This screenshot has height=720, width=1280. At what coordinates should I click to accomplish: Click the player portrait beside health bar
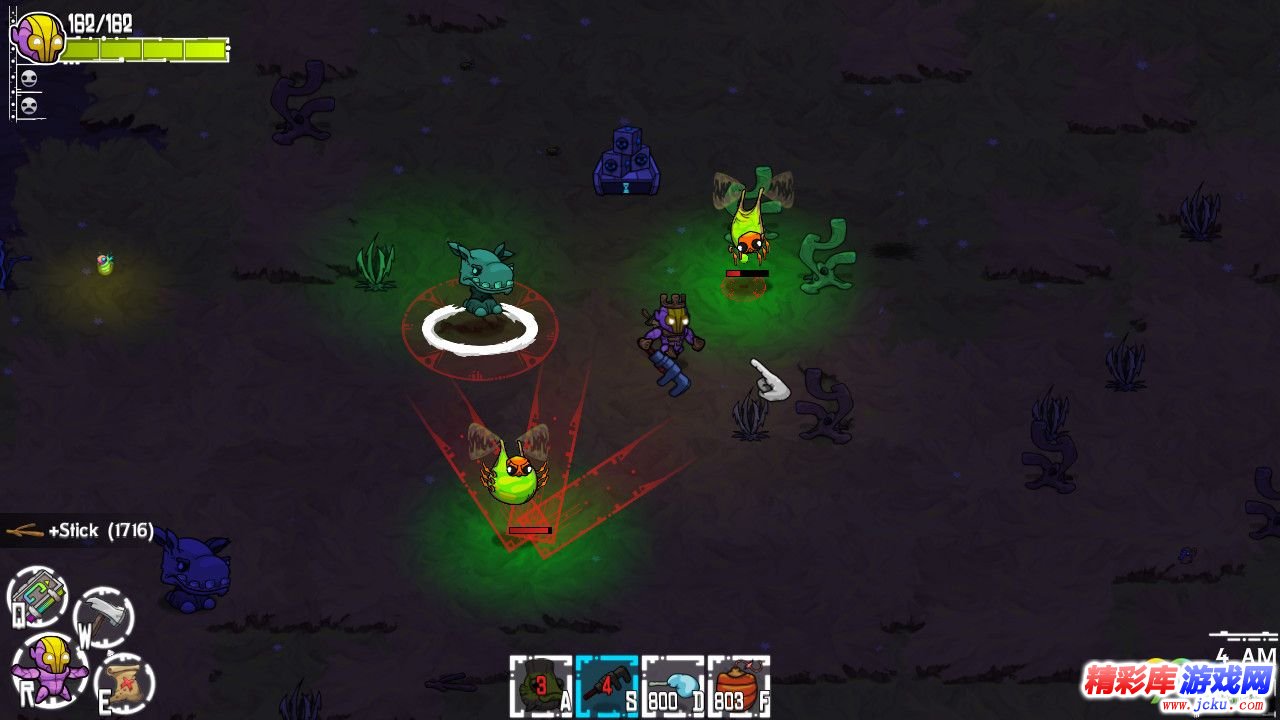[x=38, y=38]
